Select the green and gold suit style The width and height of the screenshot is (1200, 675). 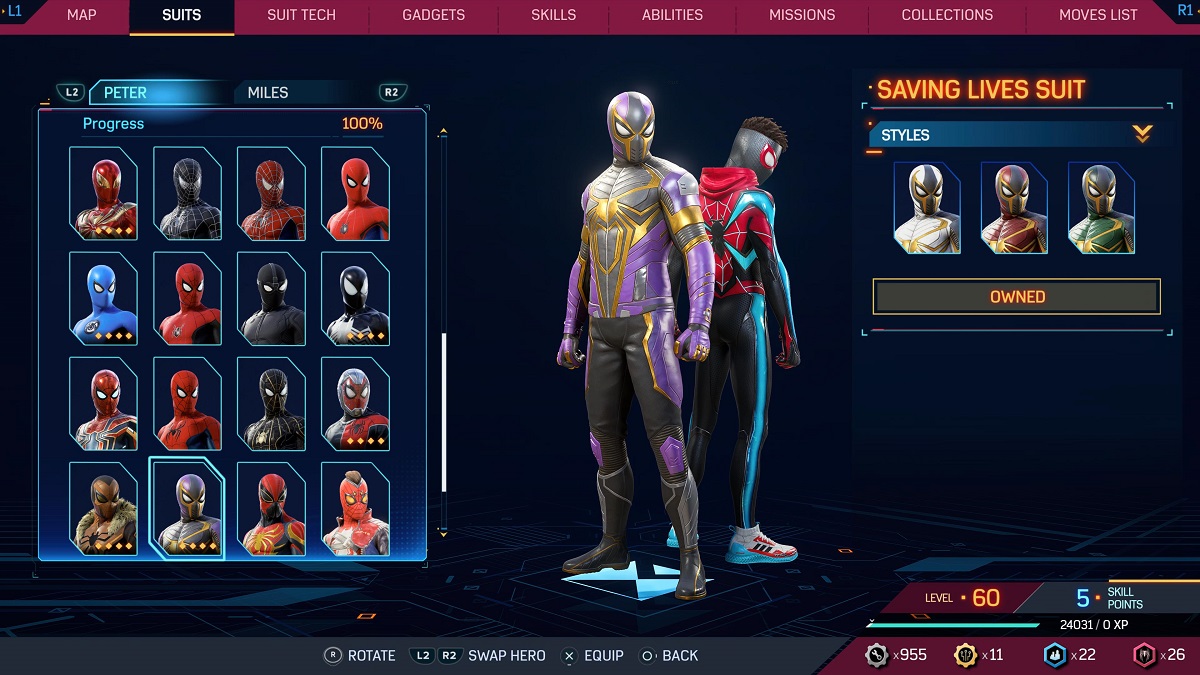pos(1100,208)
